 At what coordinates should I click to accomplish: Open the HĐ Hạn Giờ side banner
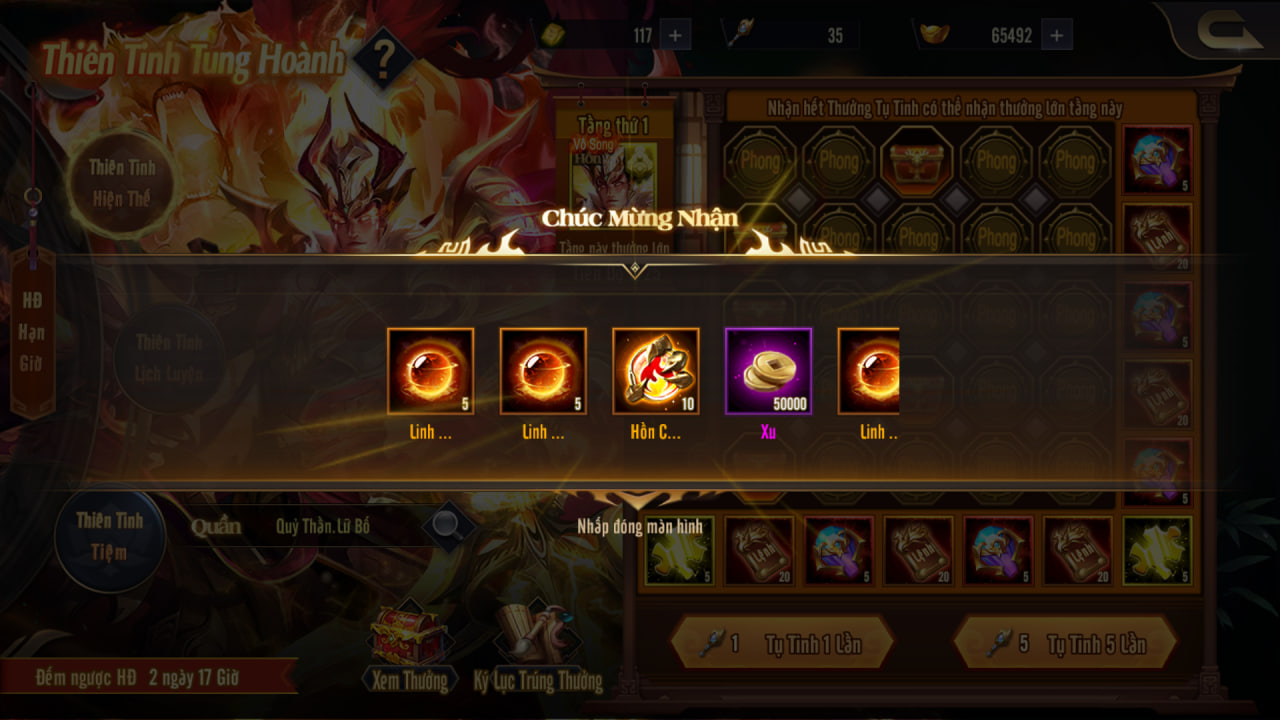32,332
